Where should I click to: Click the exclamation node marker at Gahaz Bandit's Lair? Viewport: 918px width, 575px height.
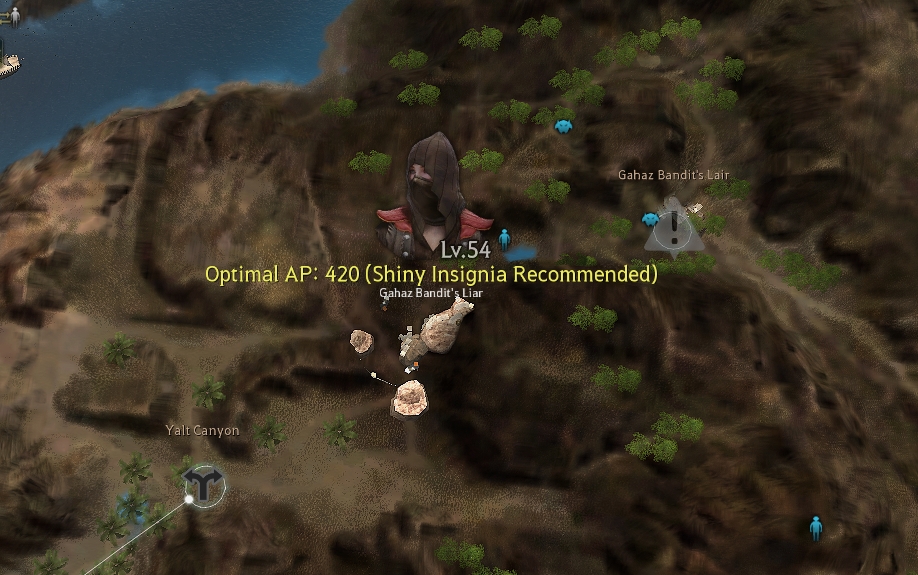(x=675, y=229)
